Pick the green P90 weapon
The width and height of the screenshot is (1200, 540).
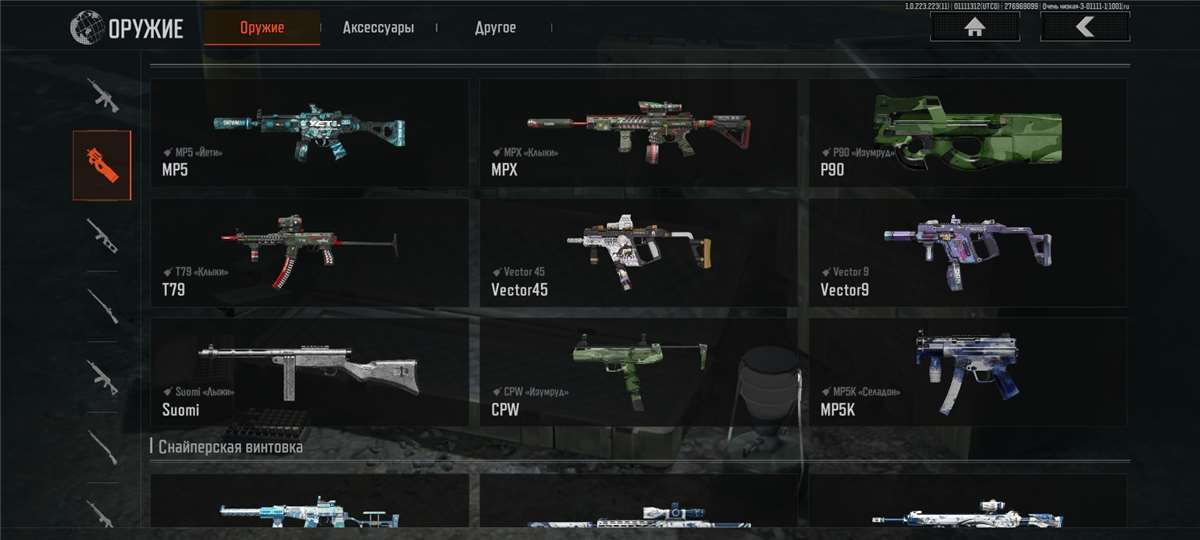click(x=967, y=133)
